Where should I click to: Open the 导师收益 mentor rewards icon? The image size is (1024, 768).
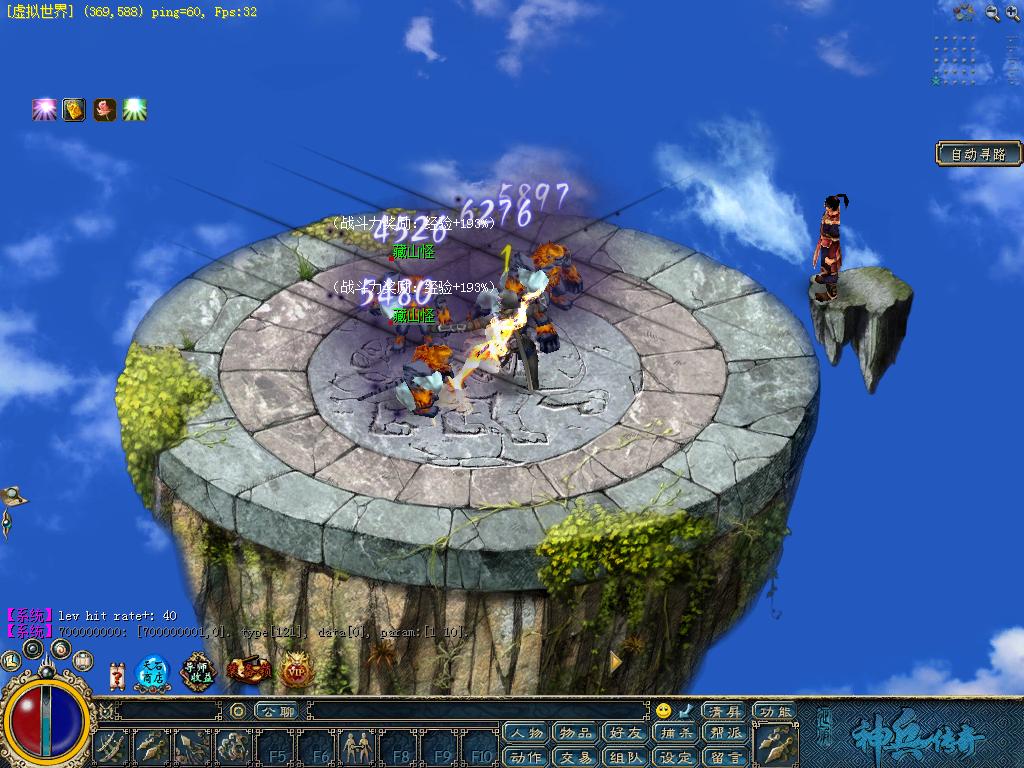click(198, 671)
